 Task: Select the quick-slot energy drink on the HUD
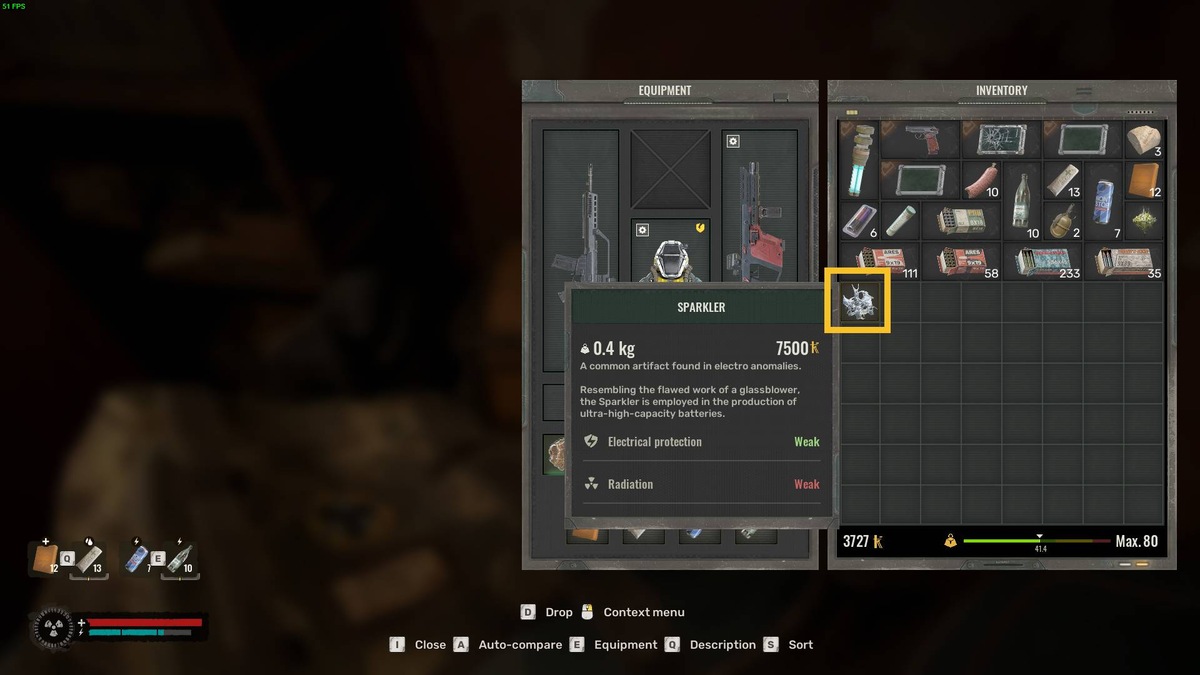tap(139, 558)
